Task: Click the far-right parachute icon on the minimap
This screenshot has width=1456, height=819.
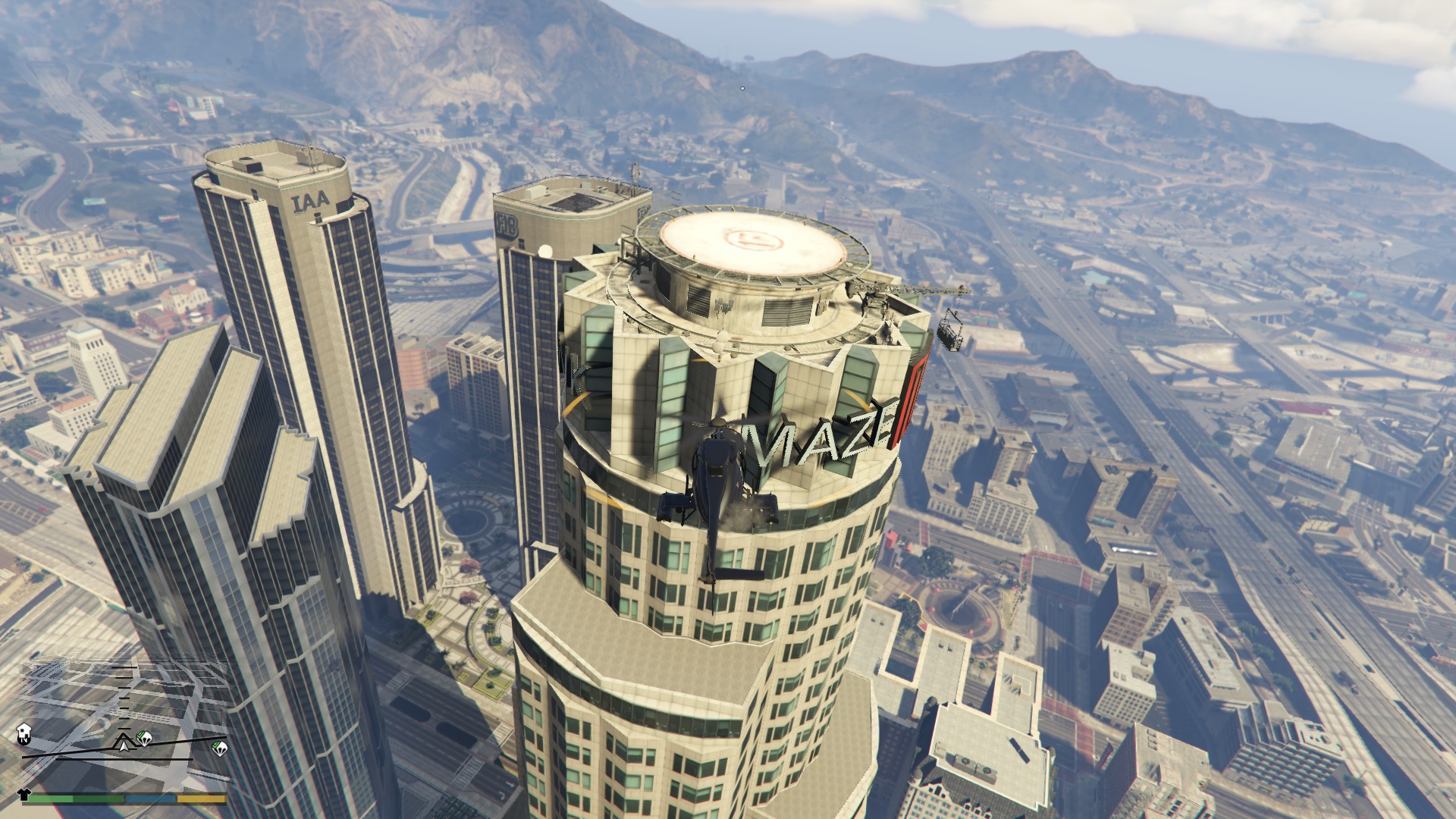Action: (x=221, y=748)
